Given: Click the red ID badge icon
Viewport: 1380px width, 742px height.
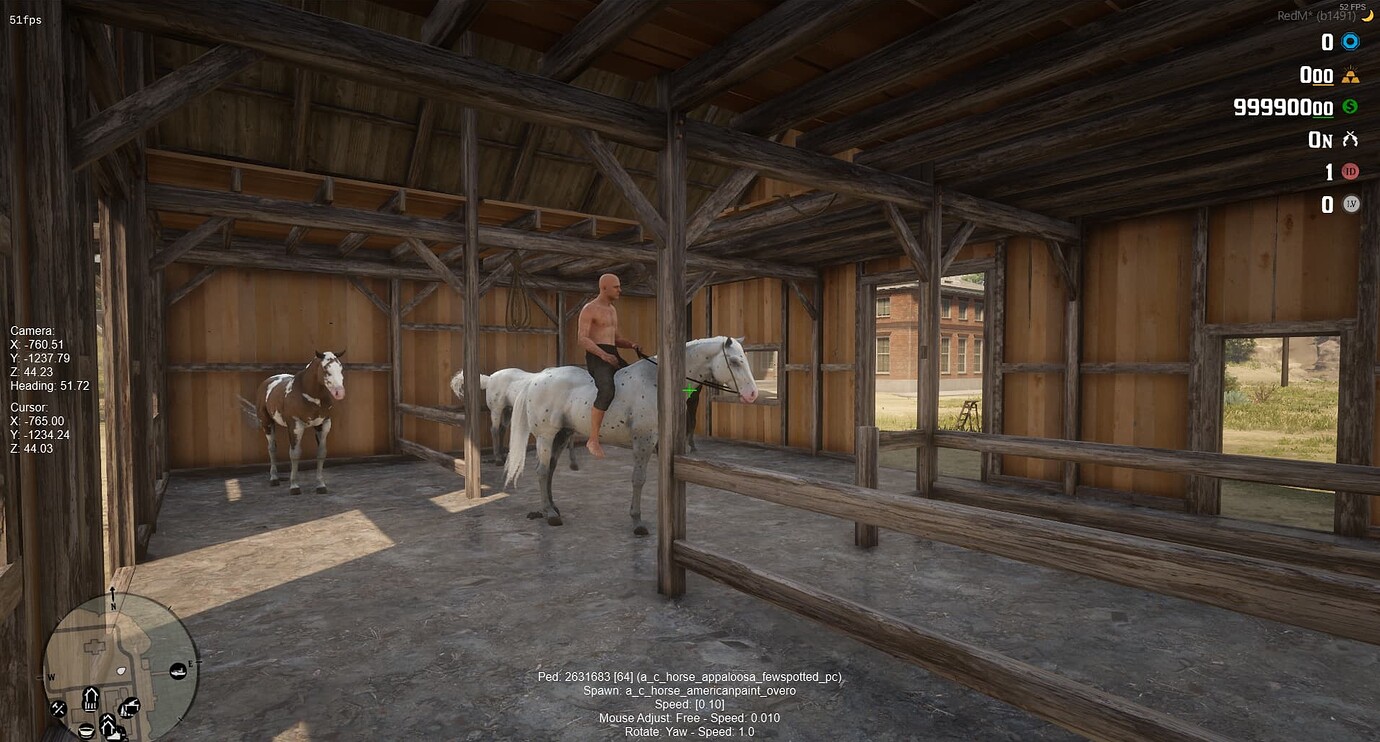Looking at the screenshot, I should pyautogui.click(x=1350, y=171).
